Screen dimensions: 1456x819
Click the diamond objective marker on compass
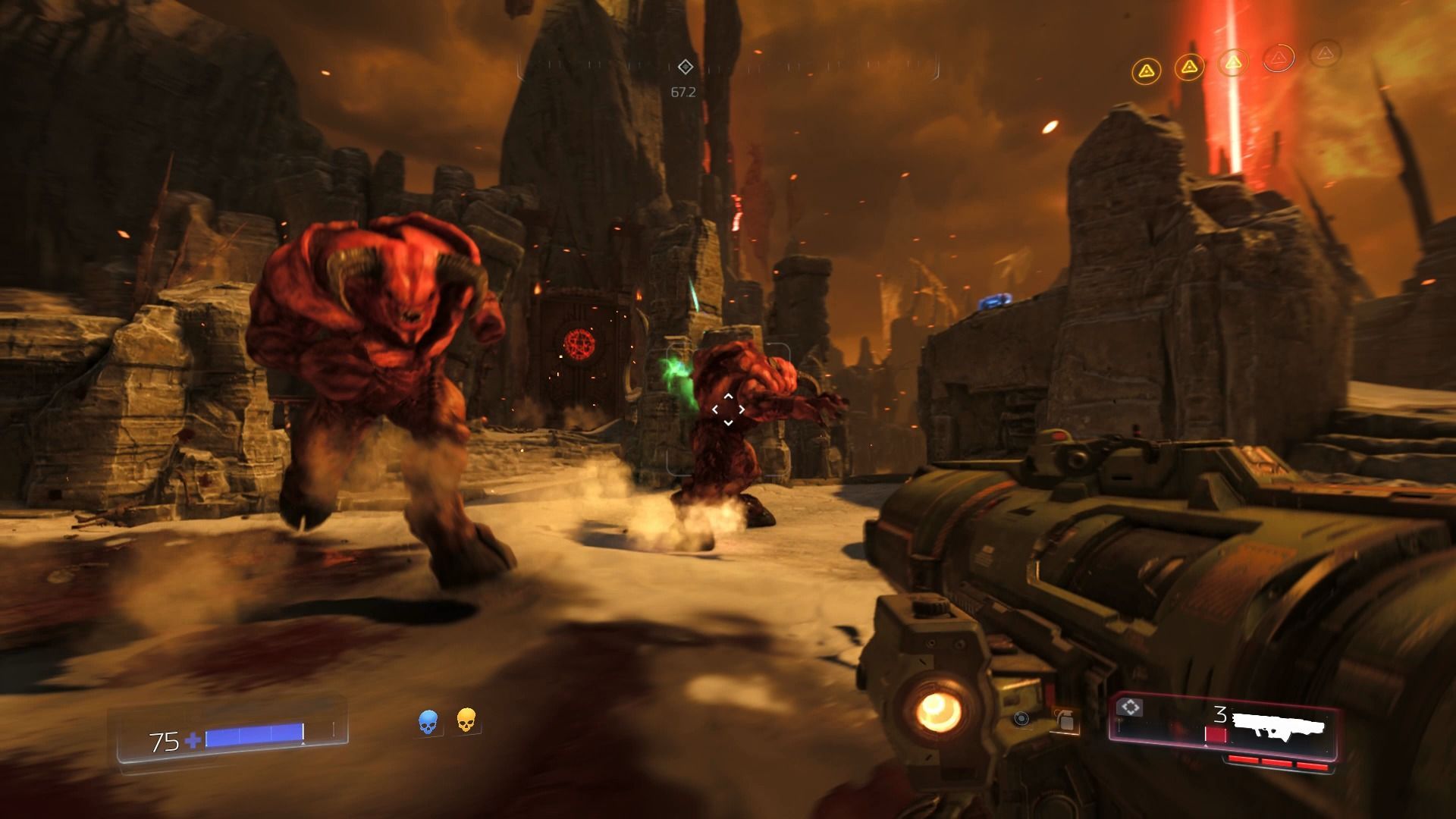click(685, 67)
